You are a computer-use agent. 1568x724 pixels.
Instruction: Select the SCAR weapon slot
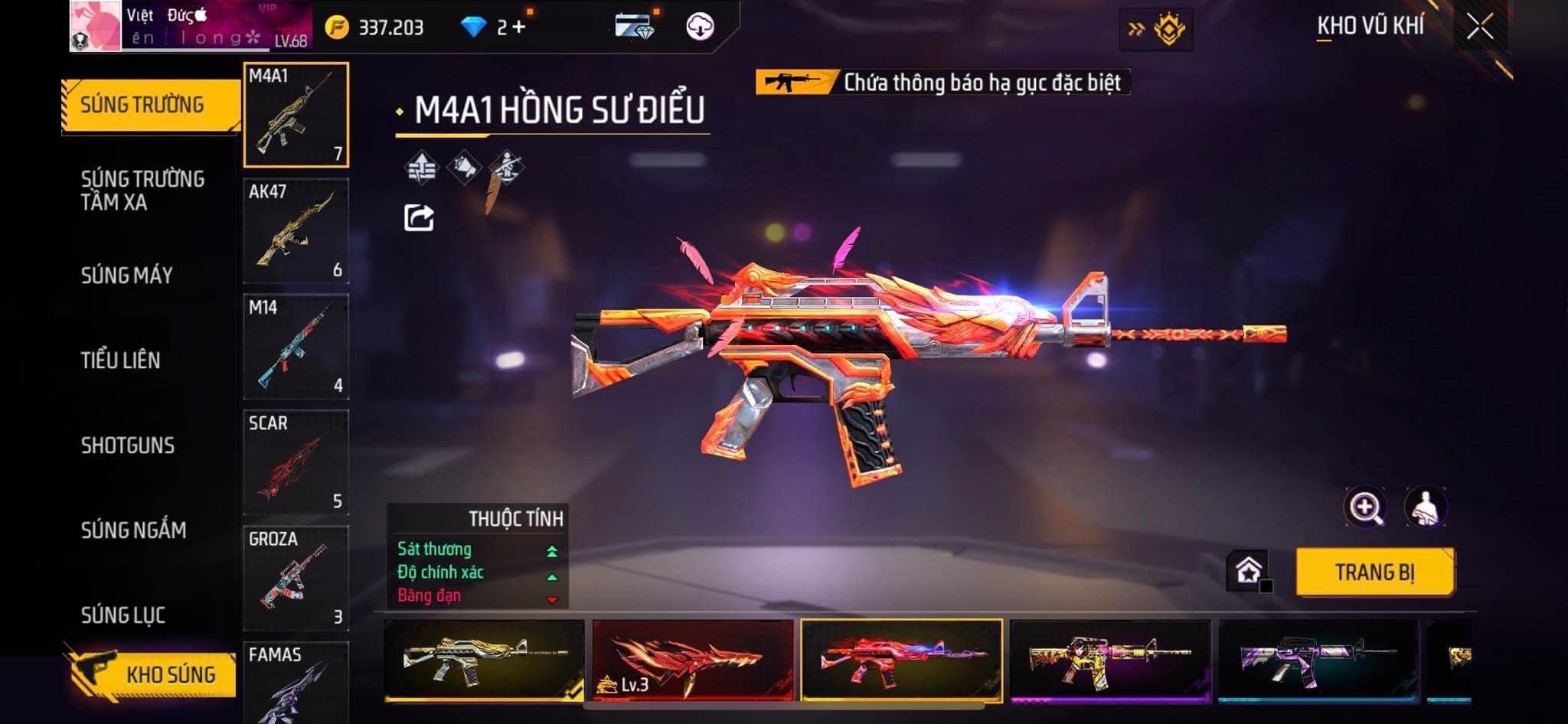(296, 462)
